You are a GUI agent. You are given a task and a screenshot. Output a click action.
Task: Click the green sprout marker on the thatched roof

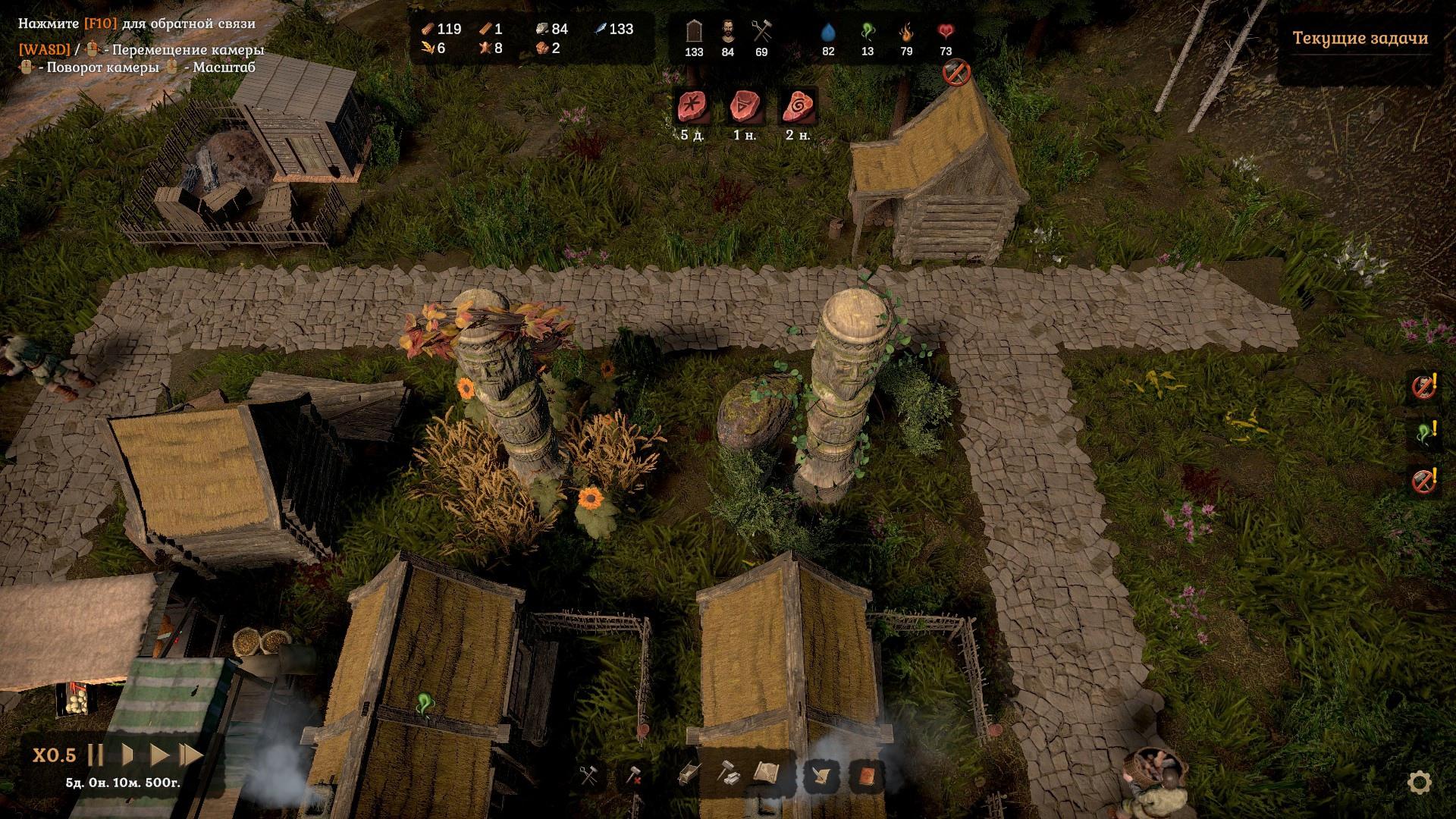click(x=424, y=705)
